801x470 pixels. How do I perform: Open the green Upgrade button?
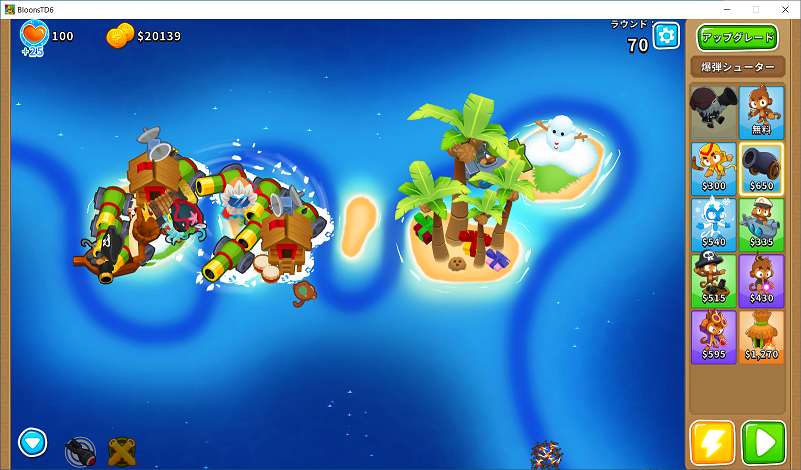coord(737,38)
